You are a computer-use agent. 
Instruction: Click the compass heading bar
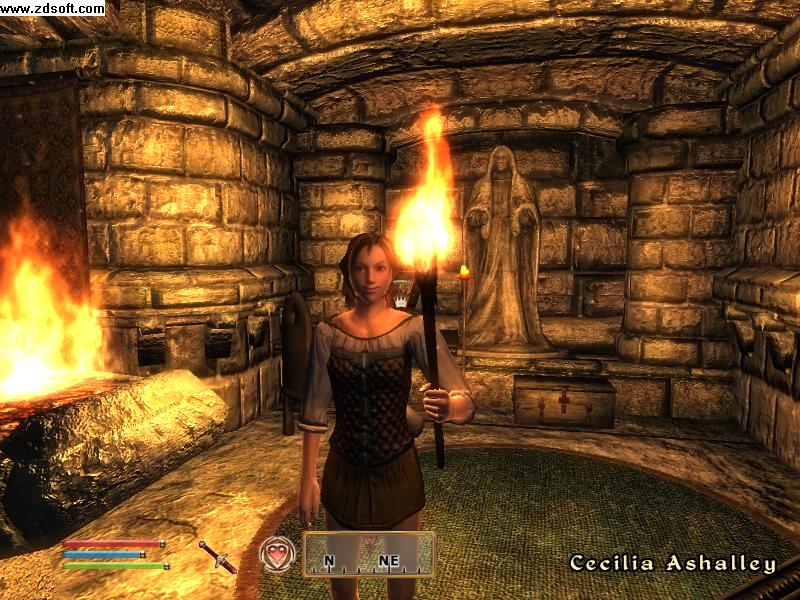click(368, 555)
